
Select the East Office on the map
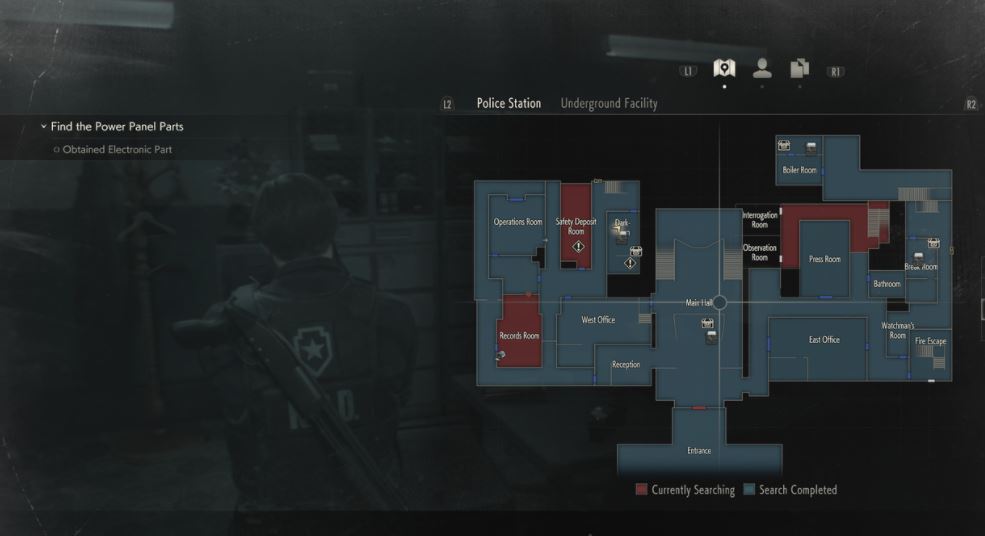824,340
